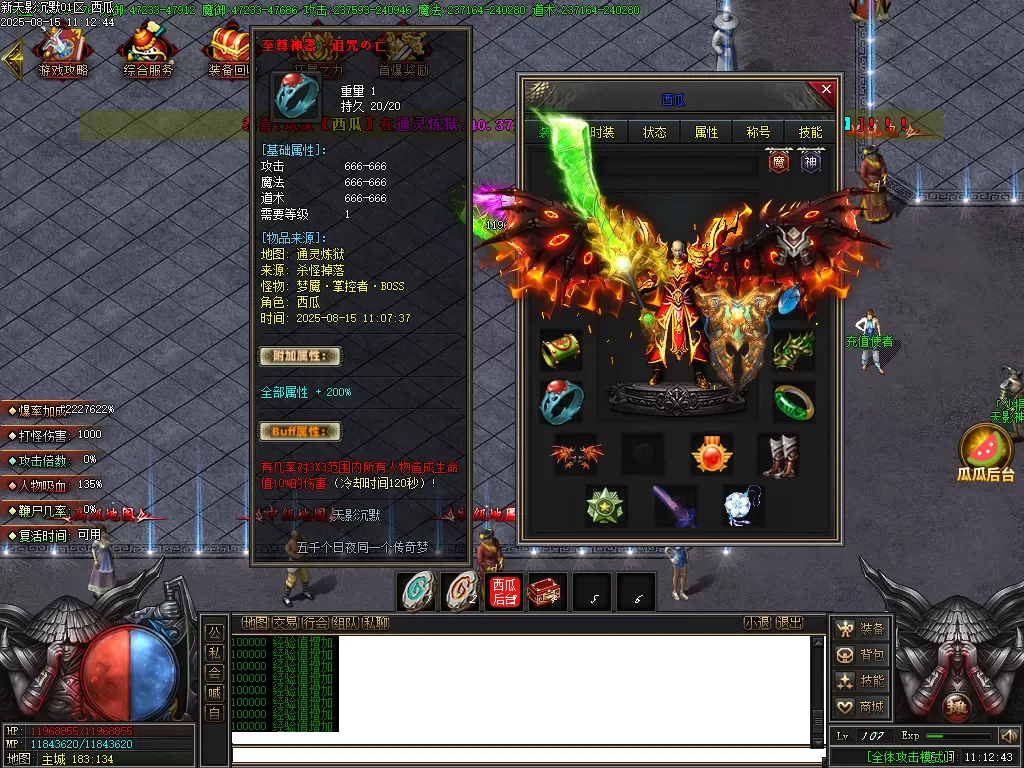Open the 游戏攻略 guide icon

(x=62, y=52)
